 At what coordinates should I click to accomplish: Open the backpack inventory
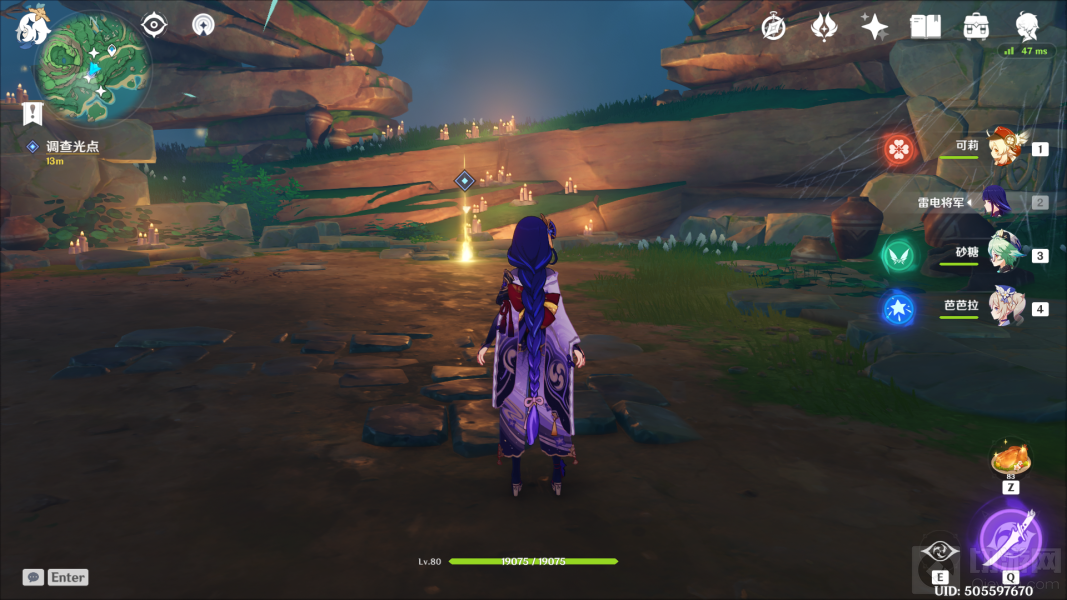coord(976,27)
